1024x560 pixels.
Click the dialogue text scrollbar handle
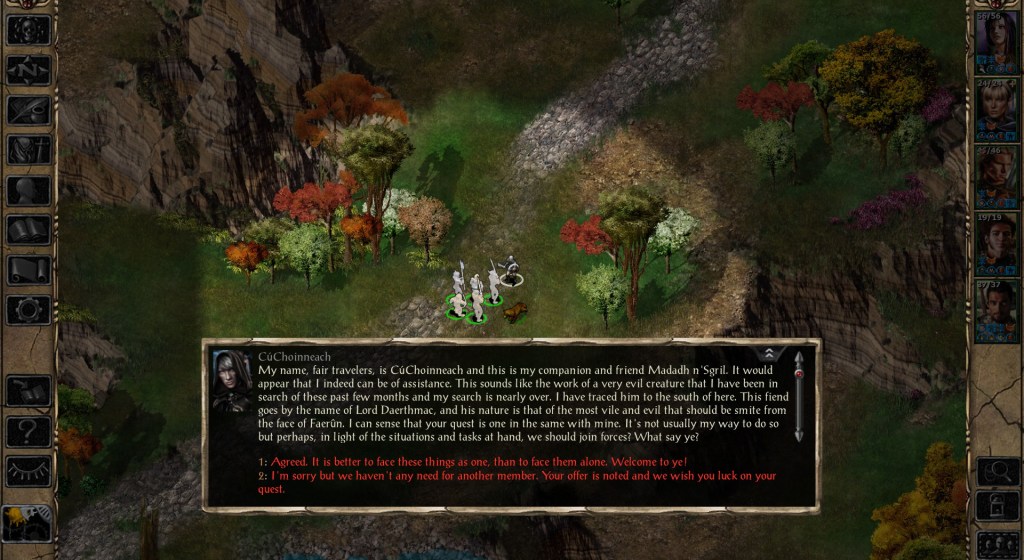[798, 373]
